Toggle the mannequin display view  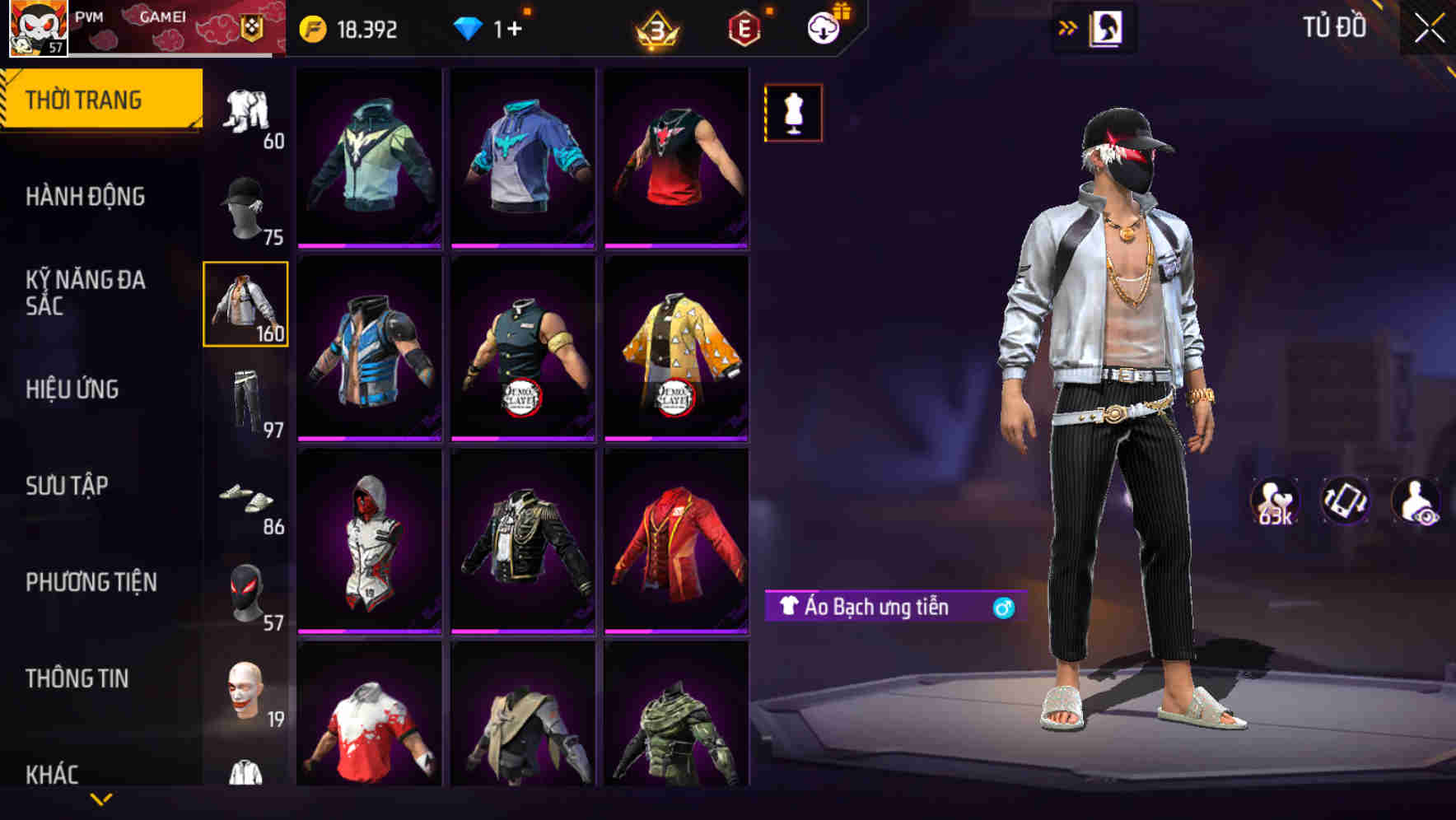click(793, 113)
